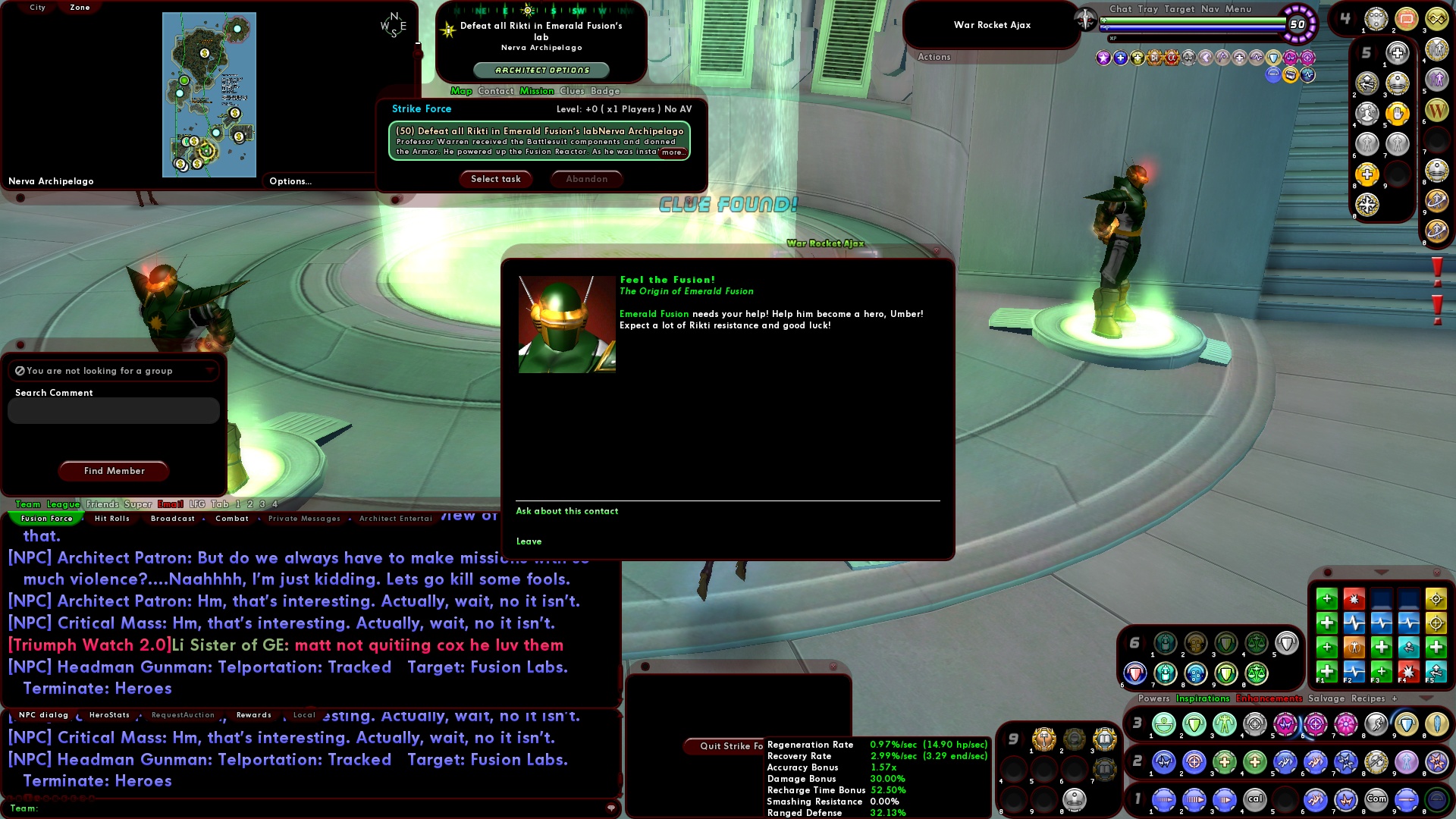Select the battle axe power in tray 2
The height and width of the screenshot is (819, 1456).
click(x=1375, y=762)
